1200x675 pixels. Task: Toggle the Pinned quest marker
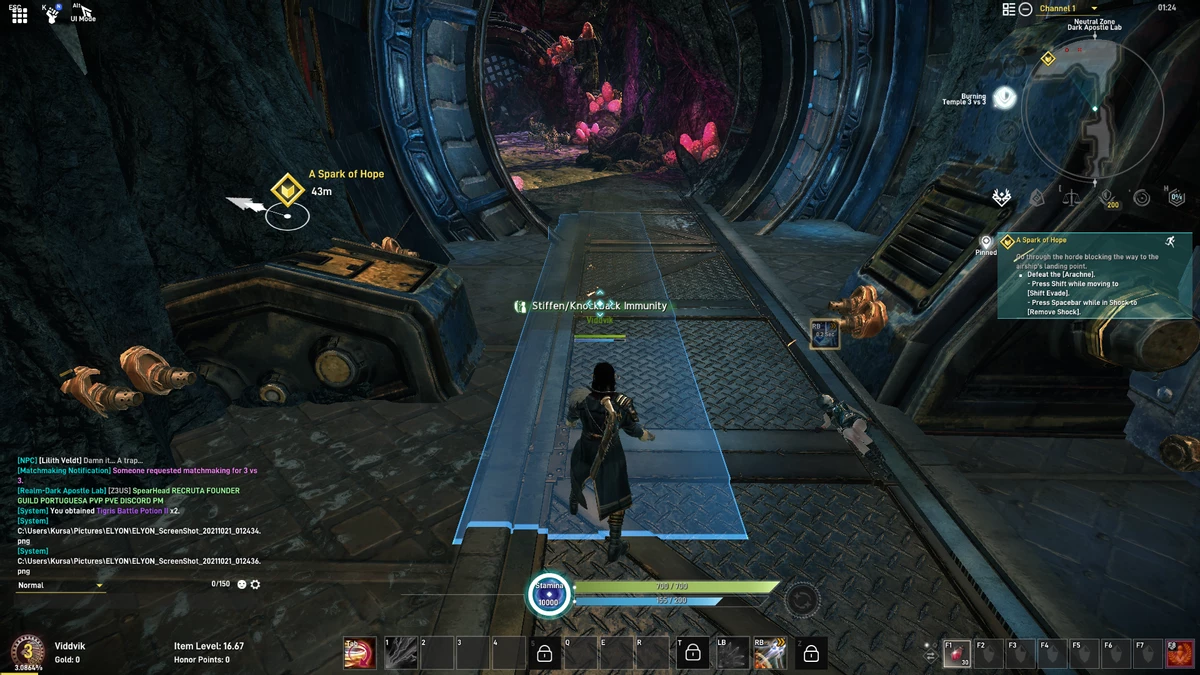[986, 244]
